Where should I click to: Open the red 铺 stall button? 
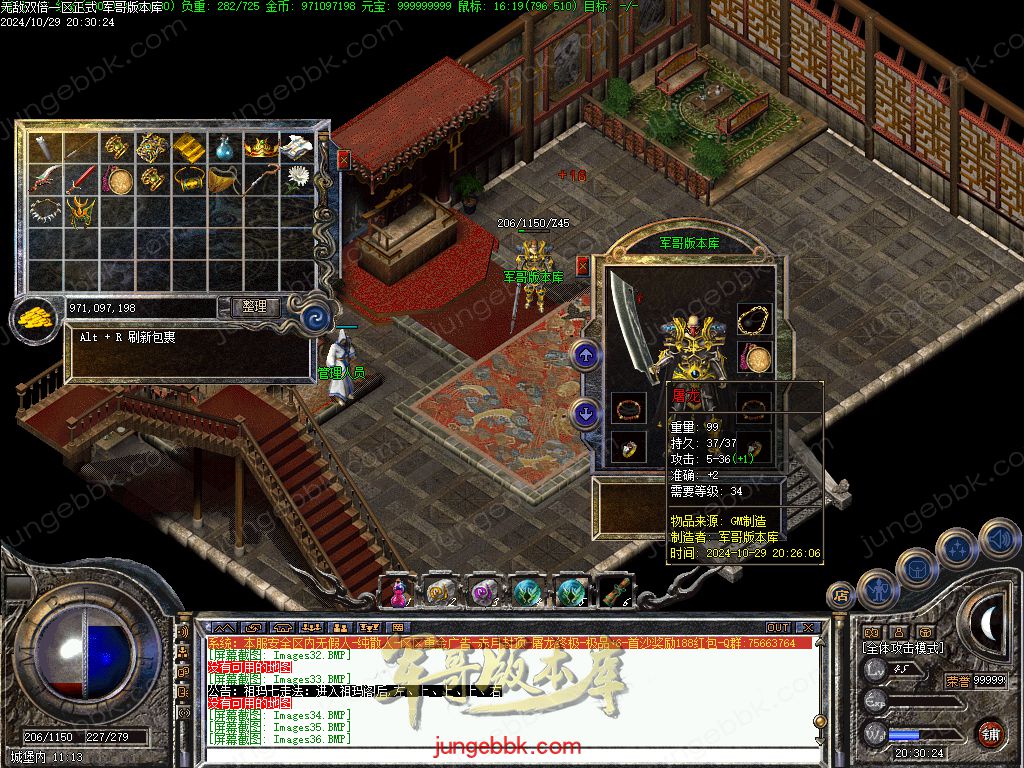pos(990,733)
